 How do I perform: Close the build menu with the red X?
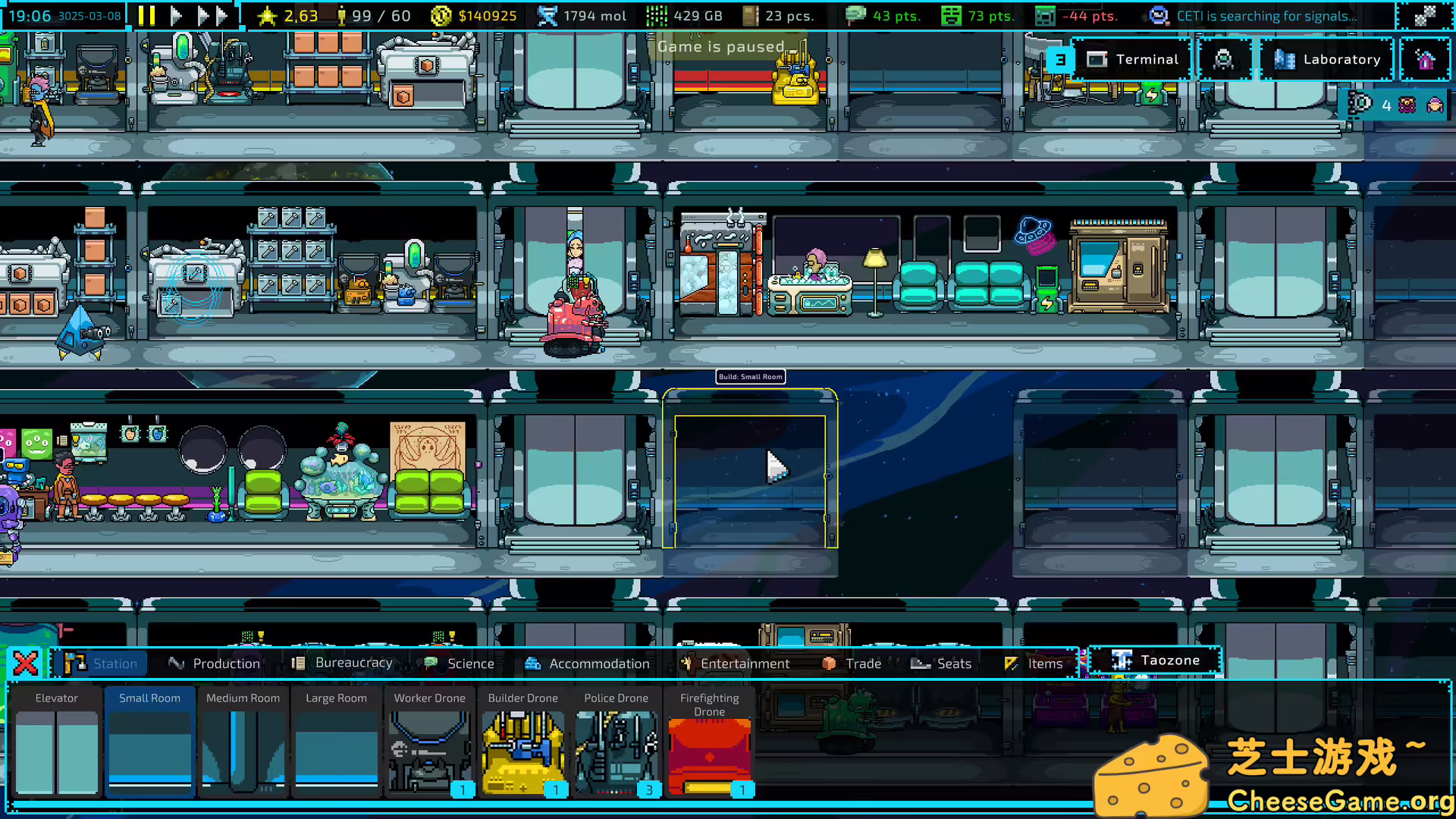coord(26,662)
